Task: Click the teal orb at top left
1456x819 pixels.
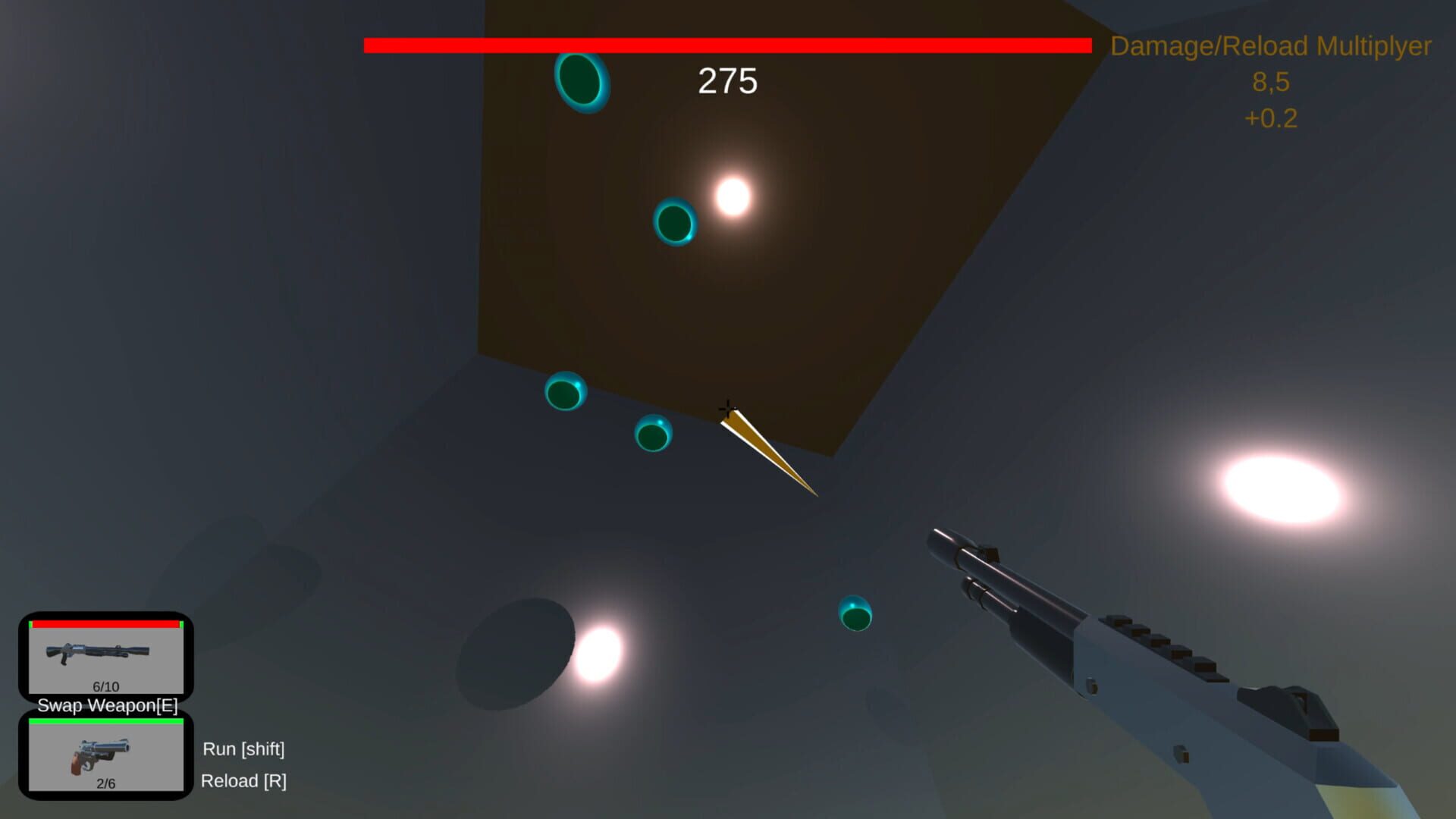Action: pos(580,83)
